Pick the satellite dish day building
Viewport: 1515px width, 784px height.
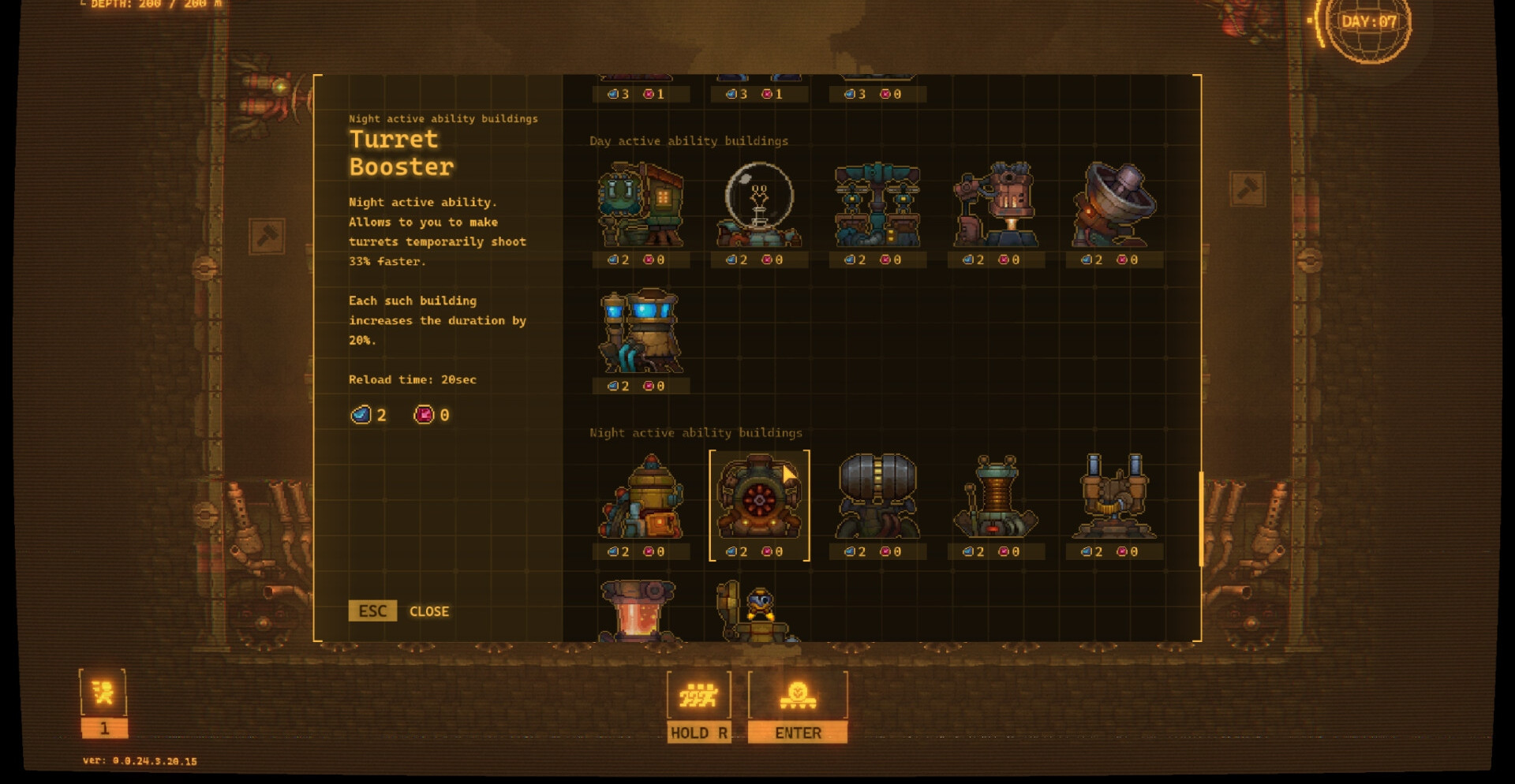click(1113, 207)
